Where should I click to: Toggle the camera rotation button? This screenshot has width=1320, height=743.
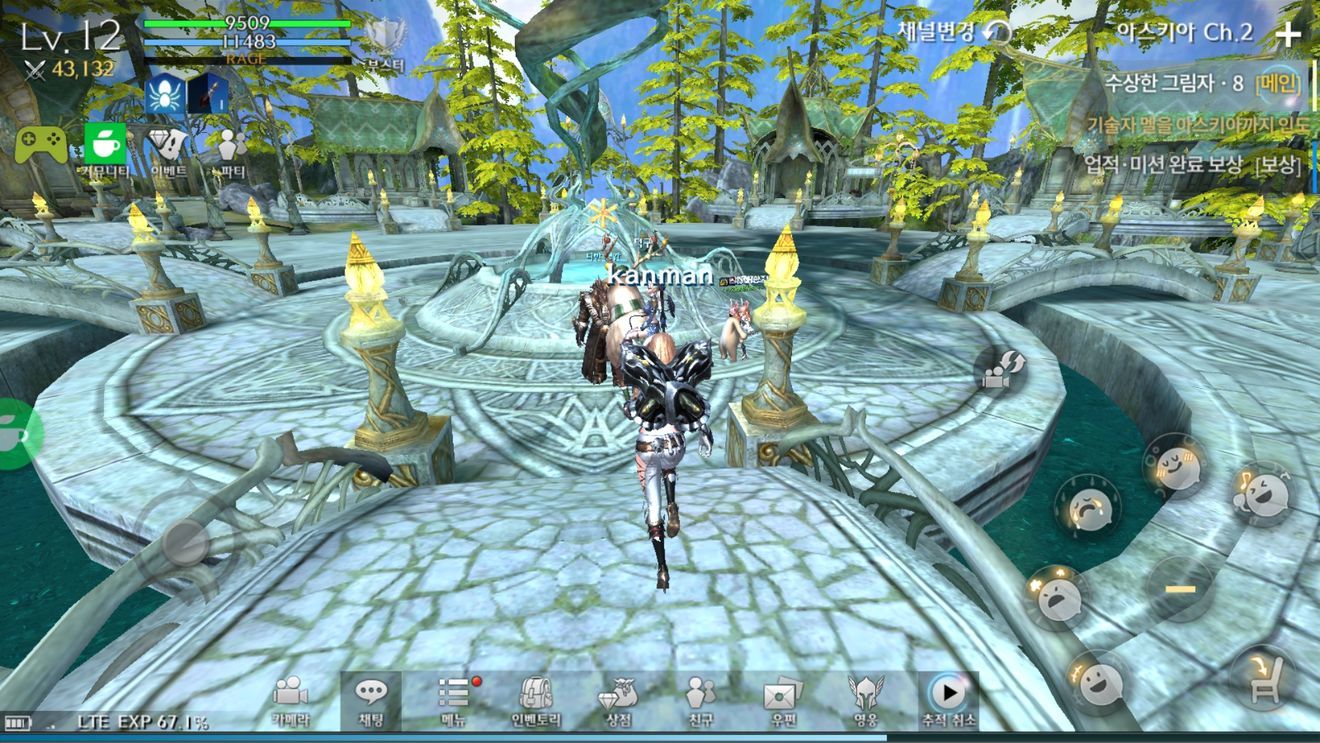pyautogui.click(x=1001, y=370)
